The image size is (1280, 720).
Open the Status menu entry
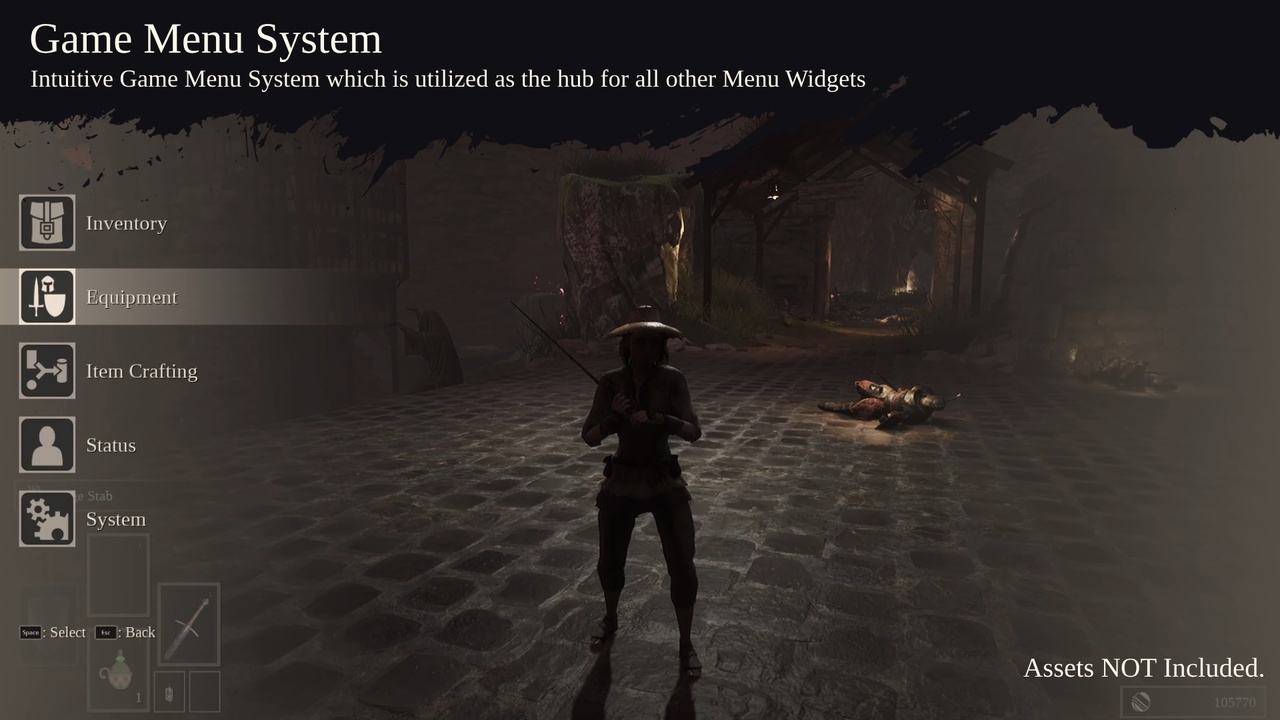click(x=111, y=445)
